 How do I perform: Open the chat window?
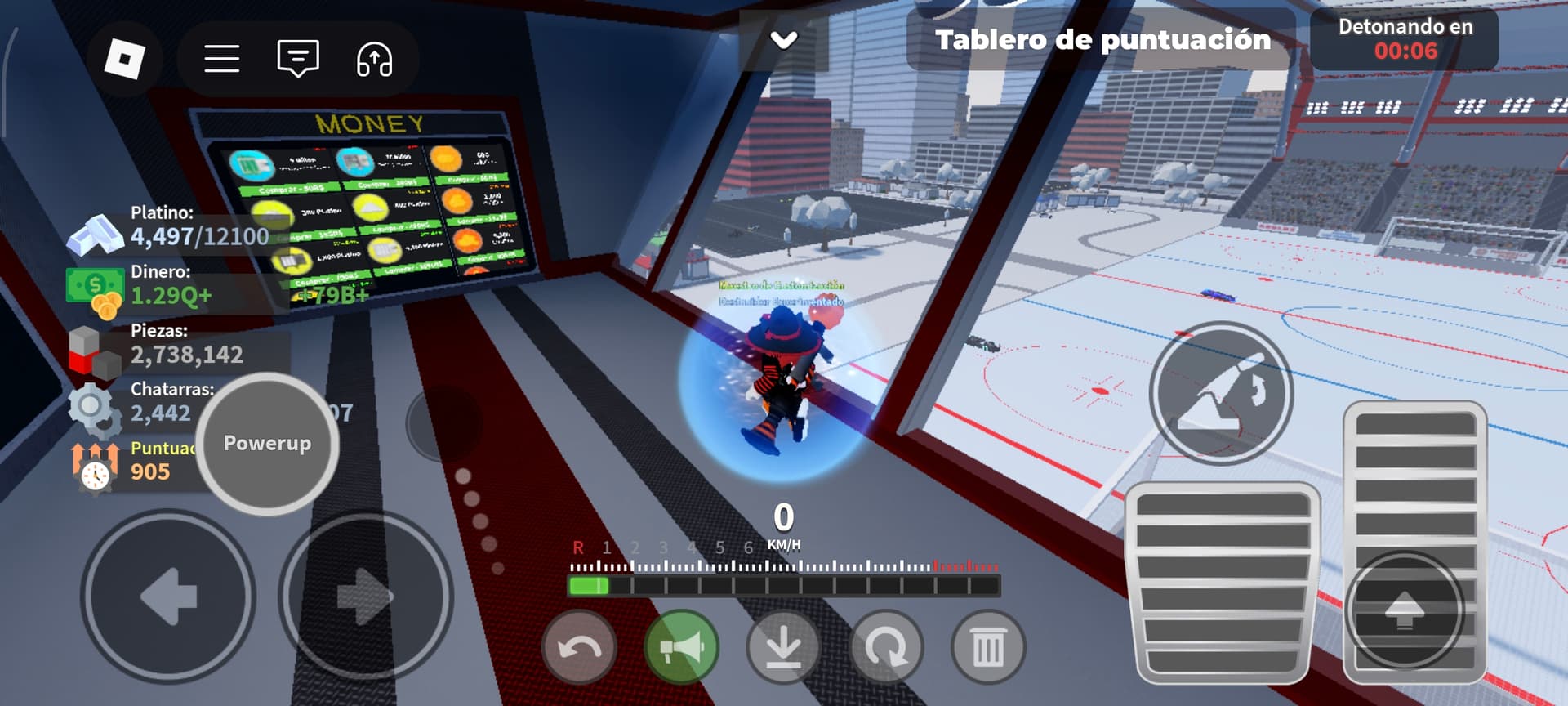point(298,59)
